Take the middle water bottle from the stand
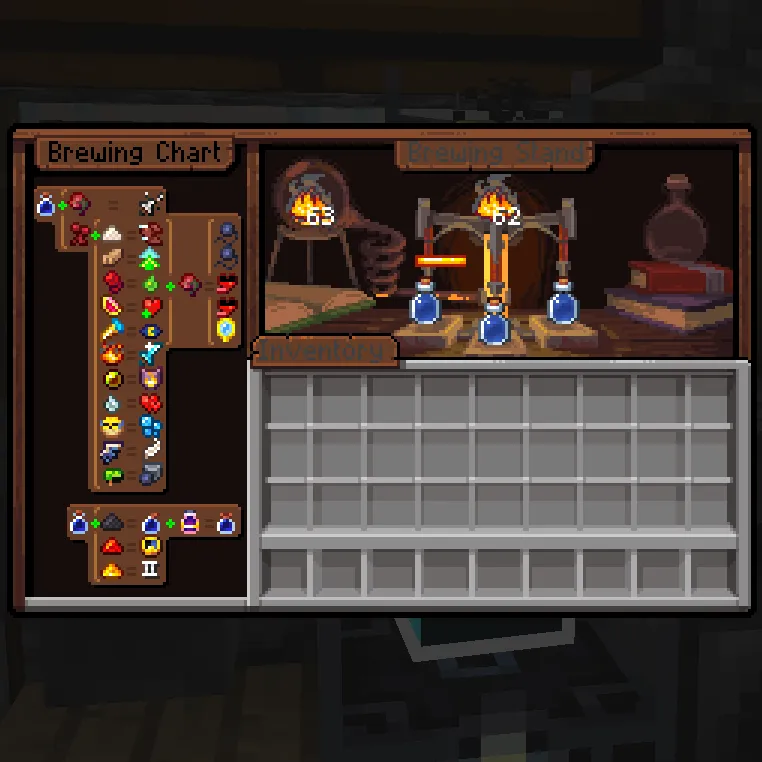762x762 pixels. pyautogui.click(x=494, y=325)
